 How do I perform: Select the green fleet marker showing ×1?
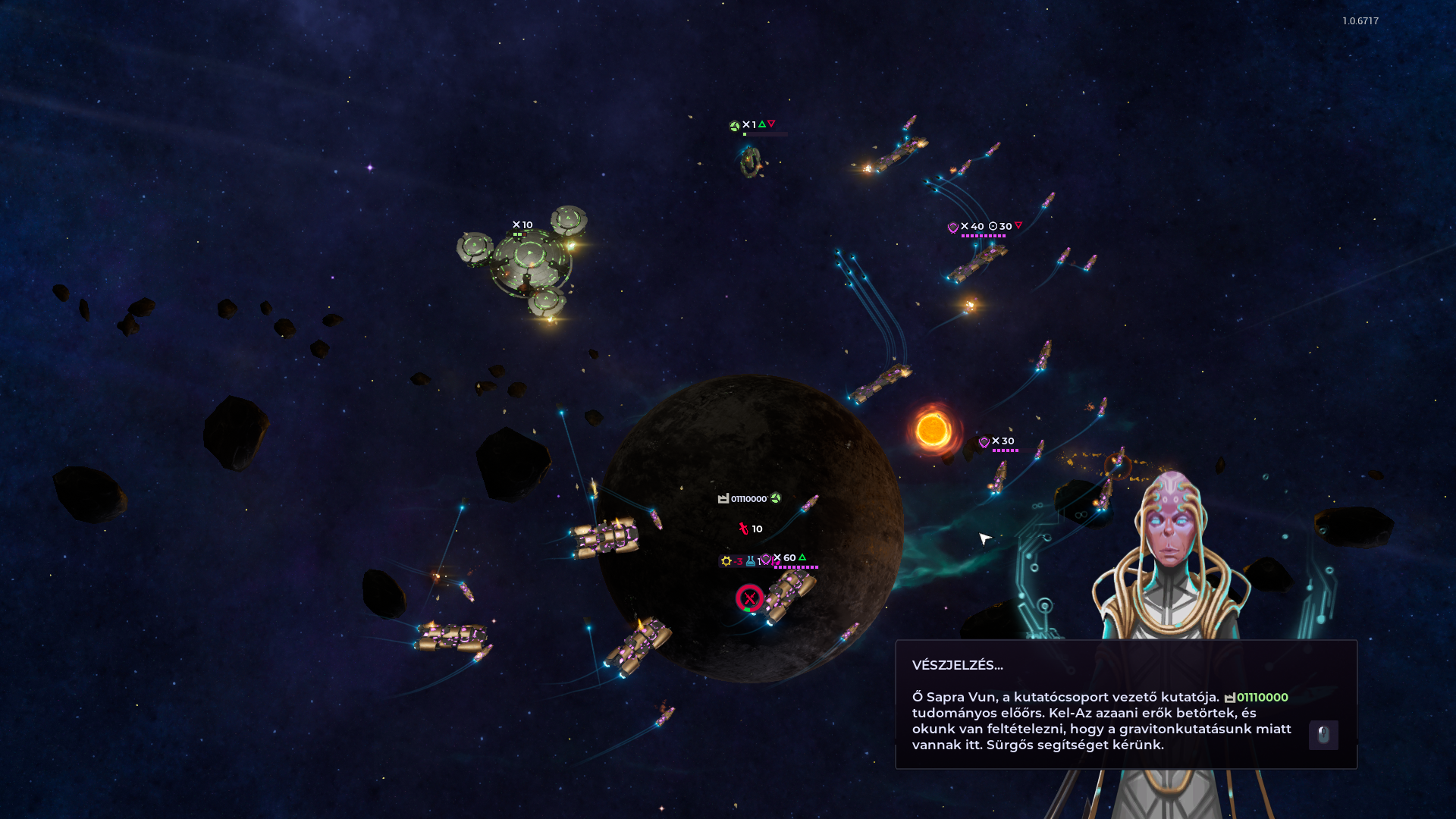click(x=751, y=125)
